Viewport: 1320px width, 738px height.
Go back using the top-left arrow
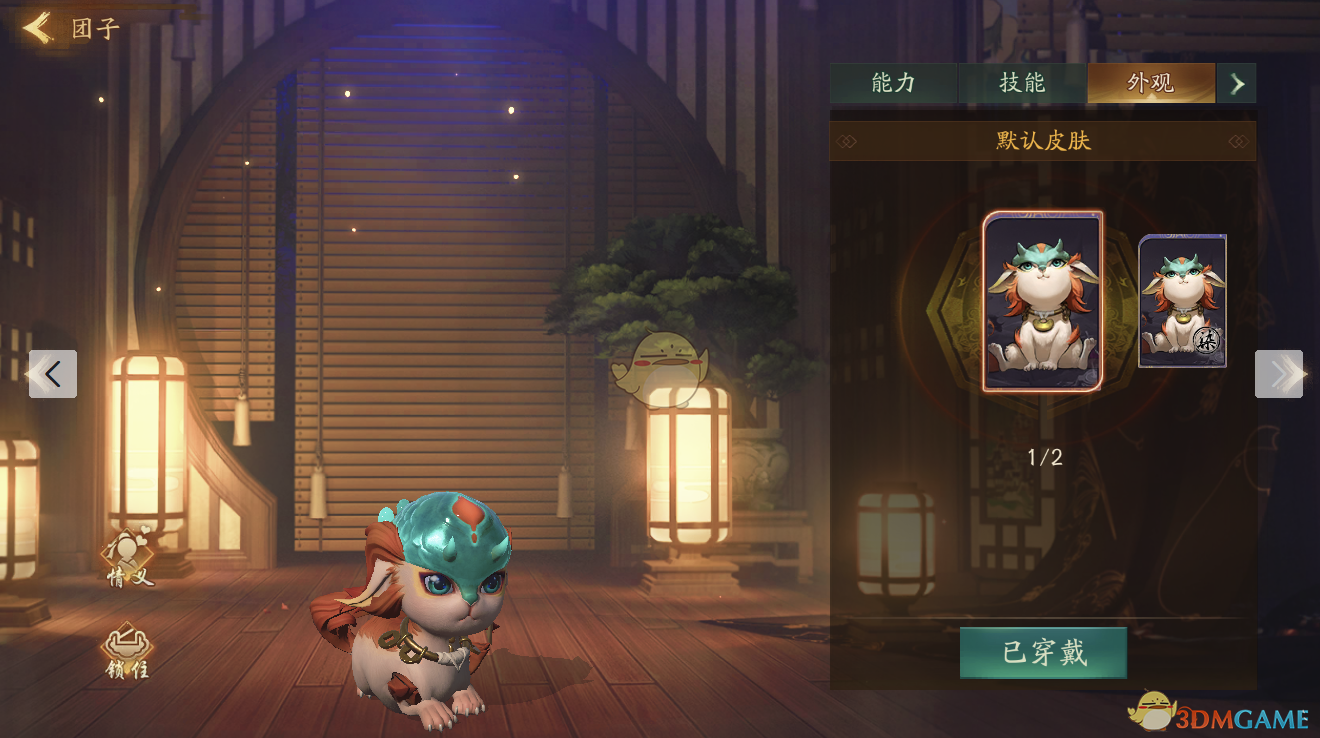pyautogui.click(x=37, y=28)
